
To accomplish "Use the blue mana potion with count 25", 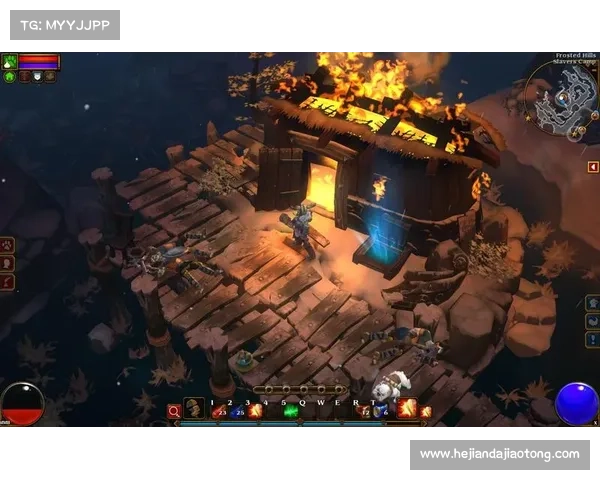I will pos(238,410).
